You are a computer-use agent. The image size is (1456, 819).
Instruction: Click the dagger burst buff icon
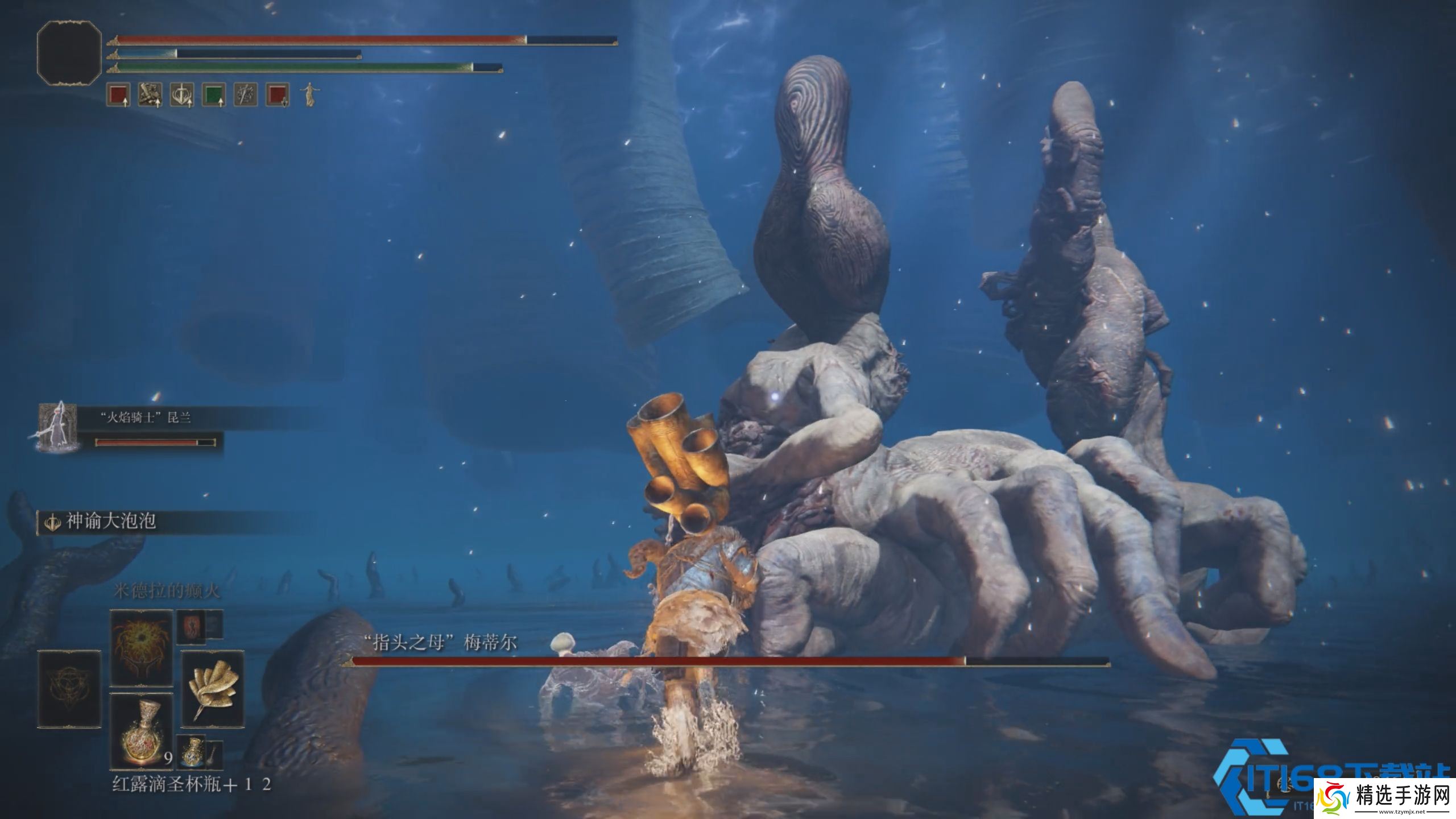(246, 94)
